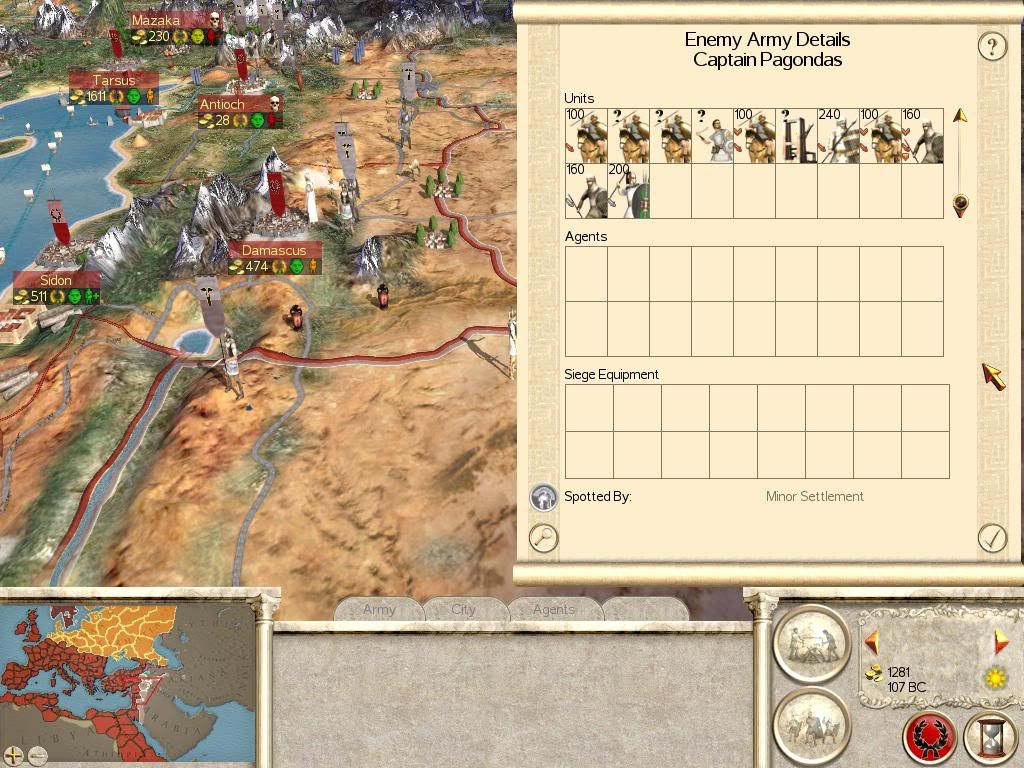Image resolution: width=1024 pixels, height=768 pixels.
Task: Open the help question mark button
Action: tap(991, 46)
